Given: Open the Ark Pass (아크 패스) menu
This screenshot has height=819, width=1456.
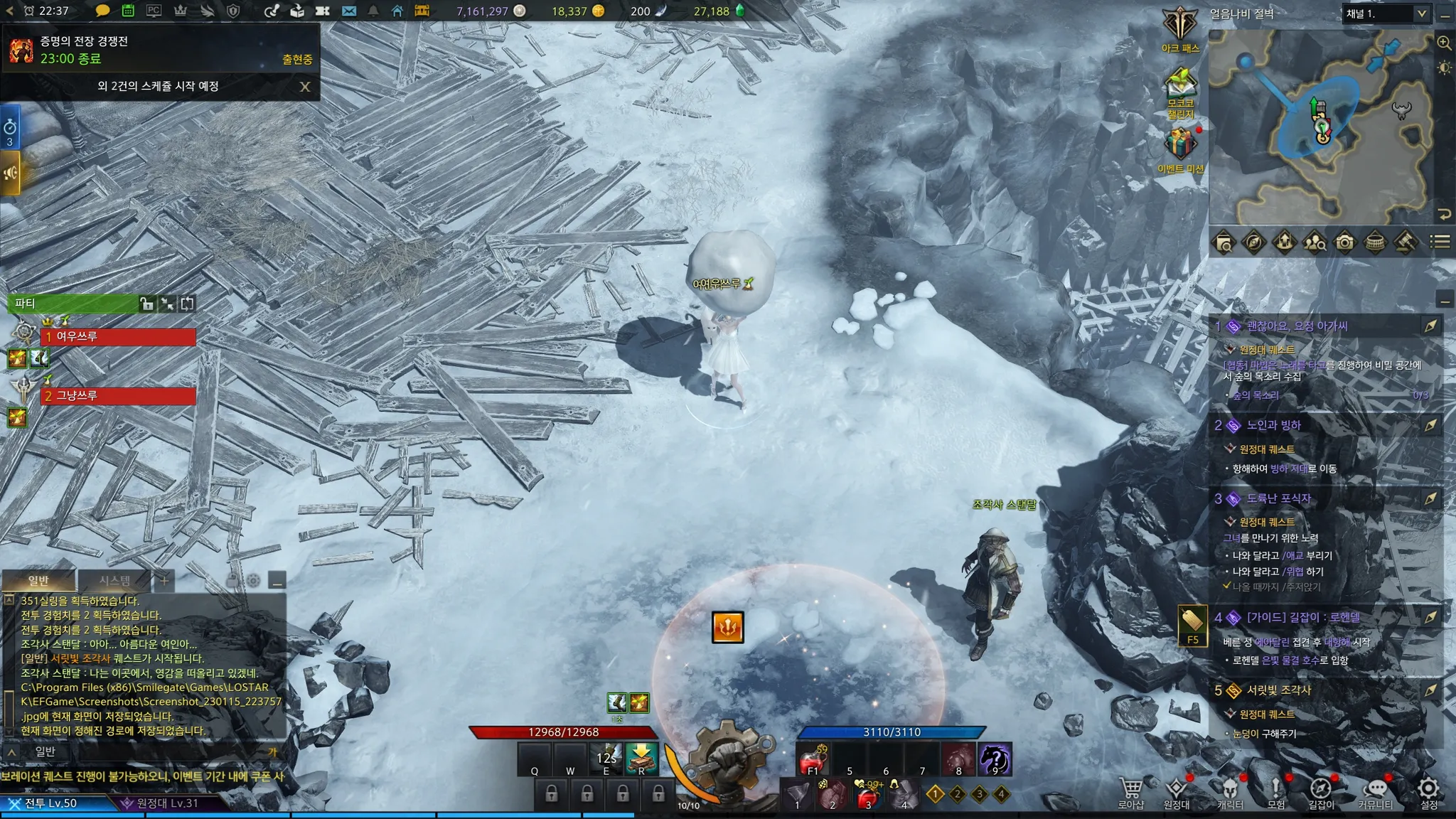Looking at the screenshot, I should pos(1180,27).
